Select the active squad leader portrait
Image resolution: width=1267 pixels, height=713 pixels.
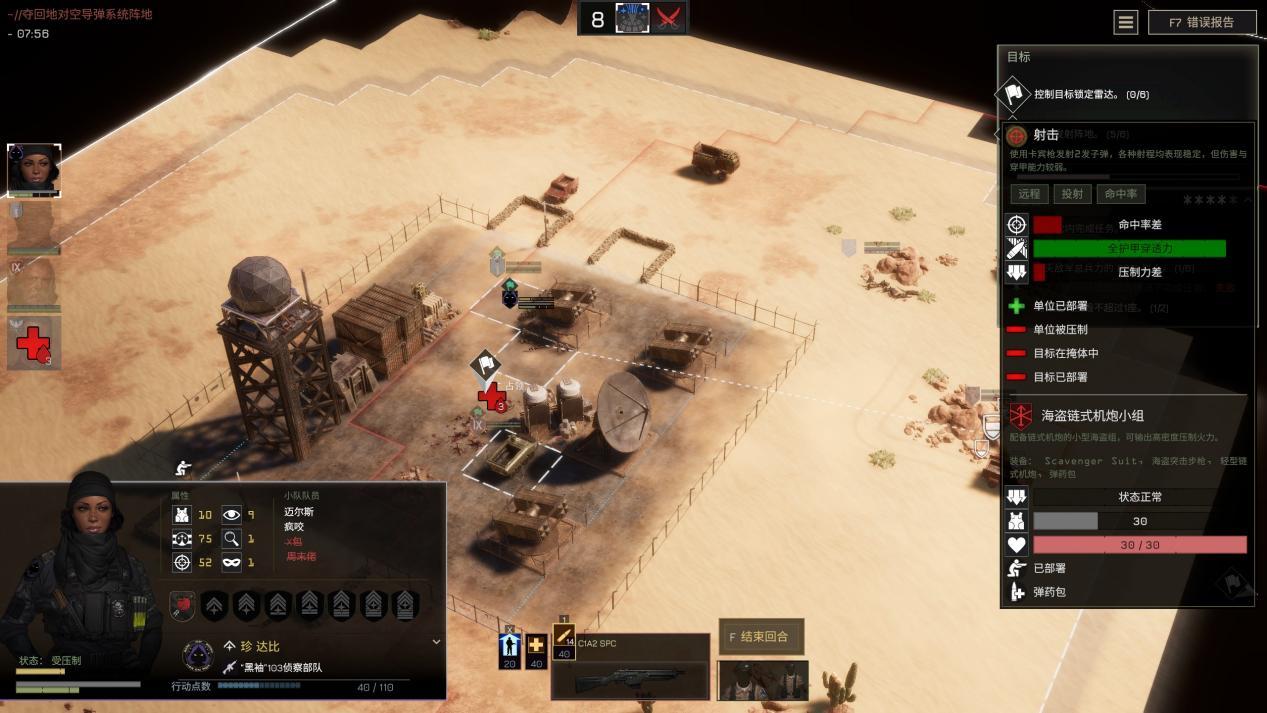tap(34, 169)
